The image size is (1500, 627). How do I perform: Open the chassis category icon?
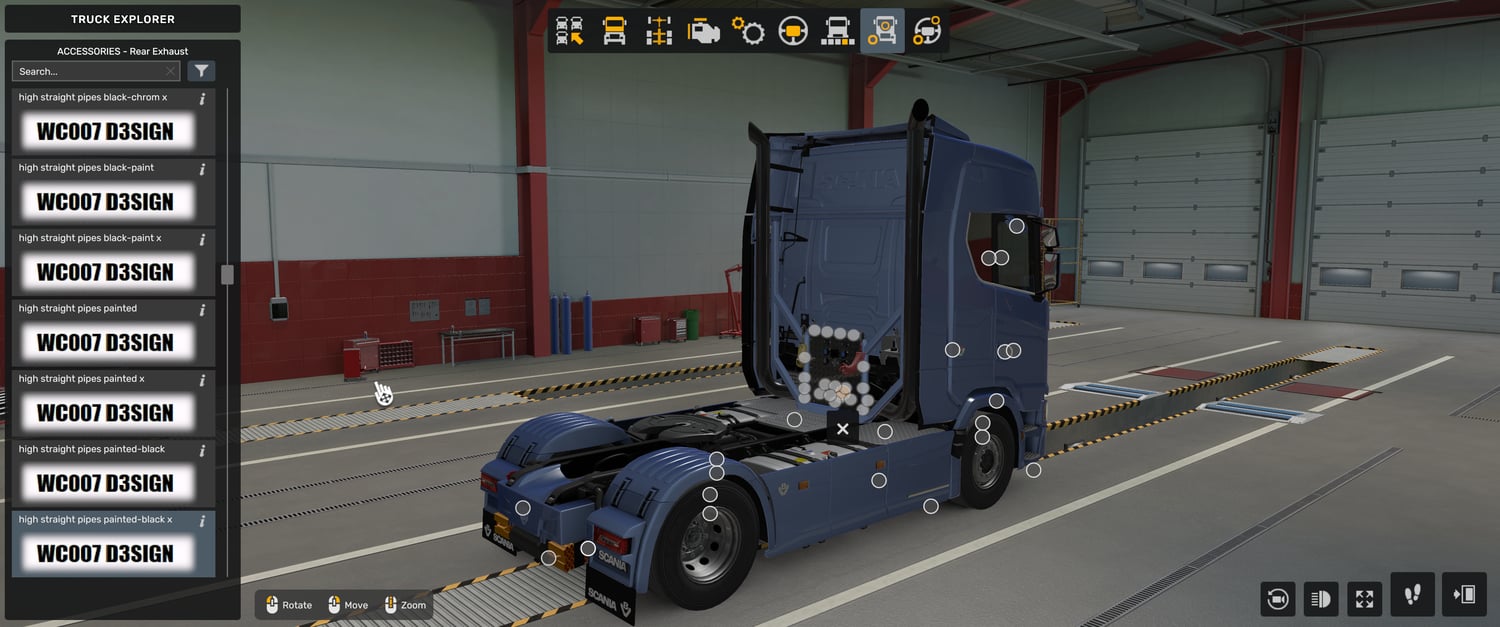(x=659, y=31)
